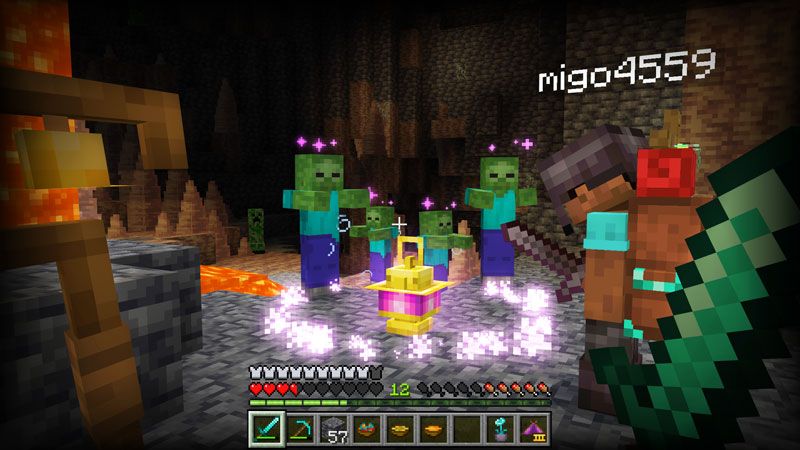This screenshot has height=450, width=800.
Task: Select the diamond pickaxe hotbar slot
Action: pos(299,427)
